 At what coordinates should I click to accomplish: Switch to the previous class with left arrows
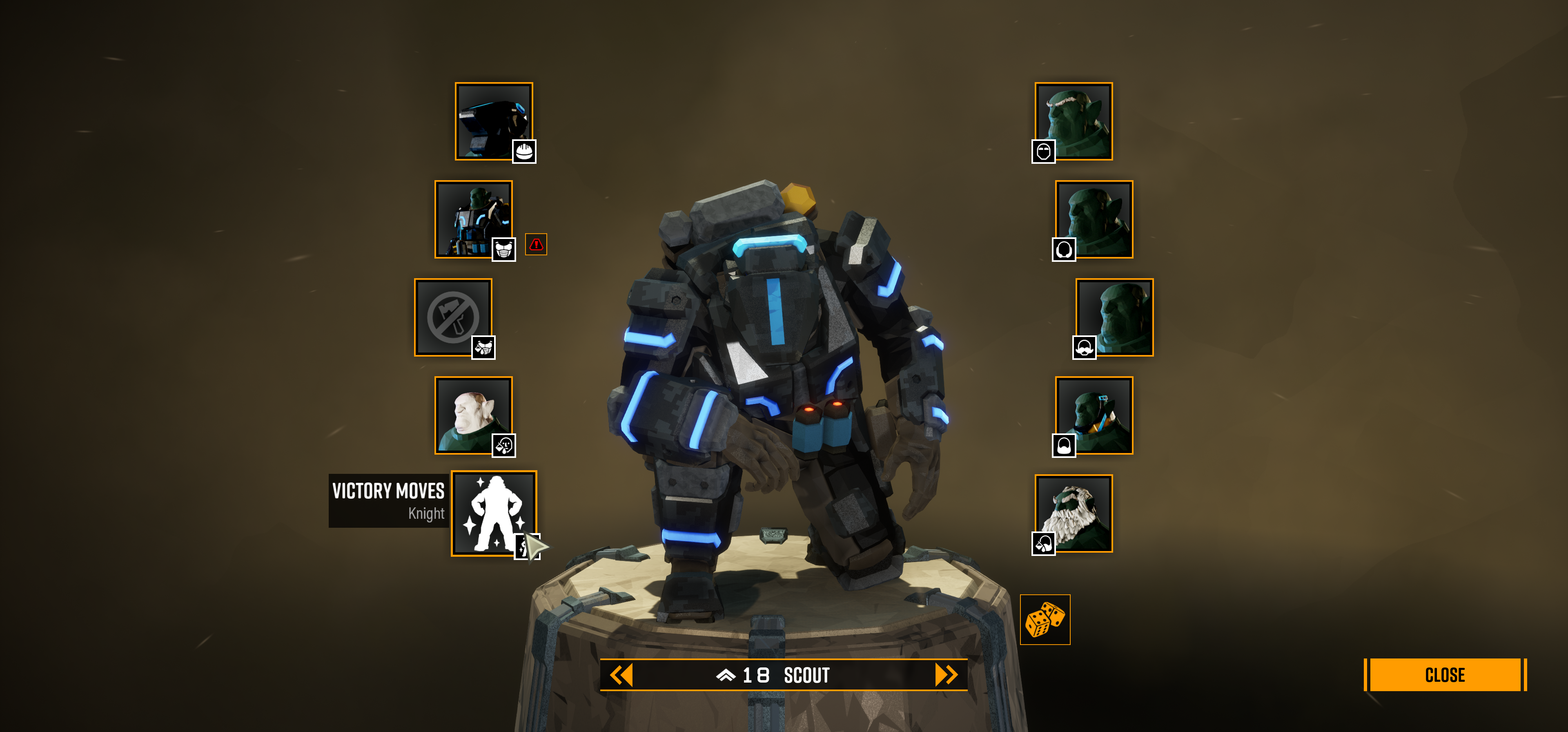click(x=621, y=675)
